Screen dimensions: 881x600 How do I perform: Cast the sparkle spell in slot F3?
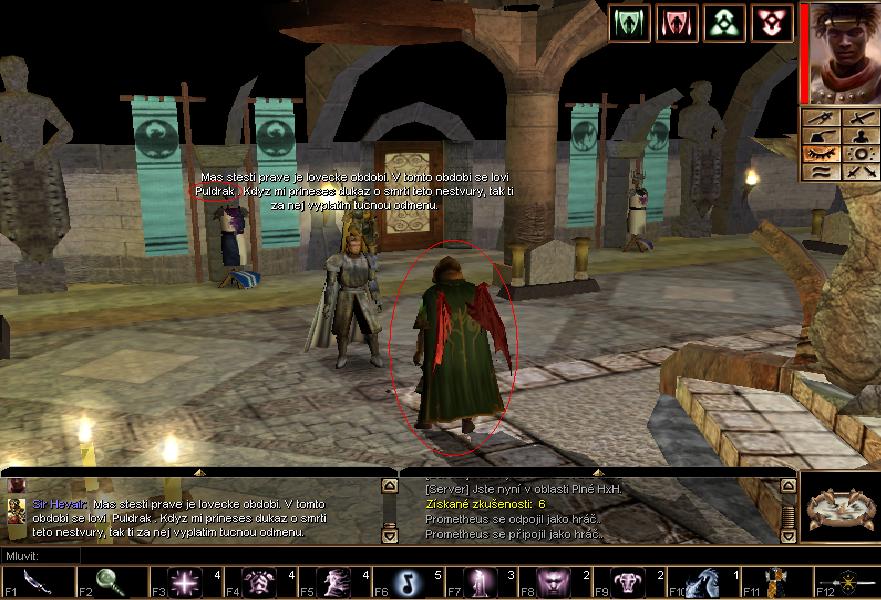pos(186,582)
